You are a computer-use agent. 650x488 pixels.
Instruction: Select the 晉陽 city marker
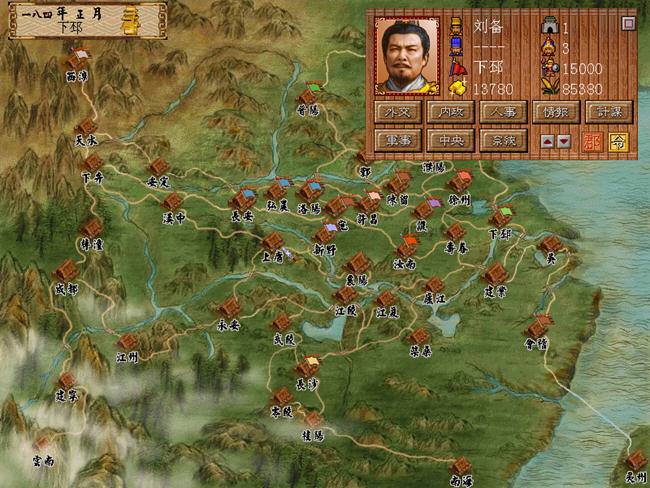click(308, 96)
